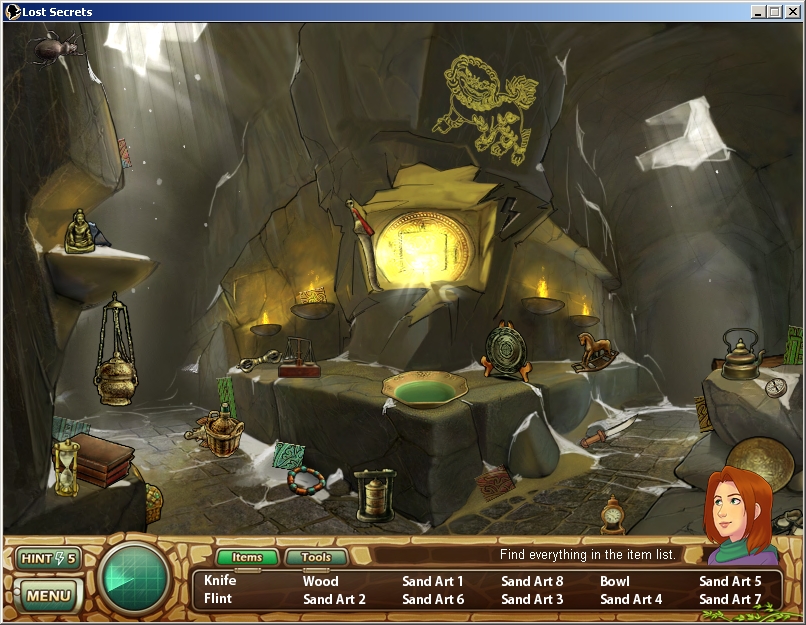Viewport: 806px width, 625px height.
Task: Use the HINT button
Action: pos(47,558)
